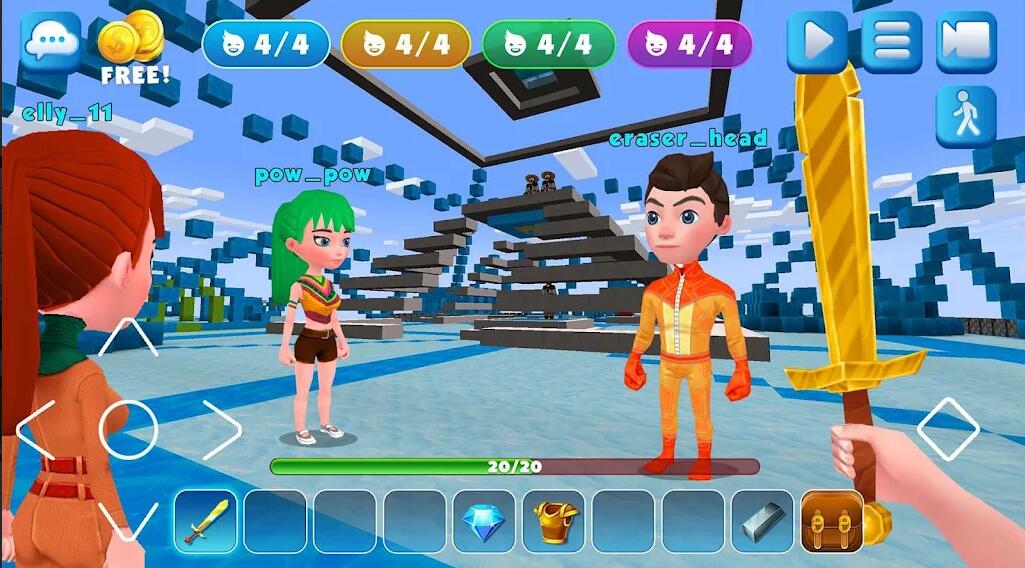Image resolution: width=1025 pixels, height=568 pixels.
Task: Tap the diamond-shaped jump button
Action: (947, 429)
